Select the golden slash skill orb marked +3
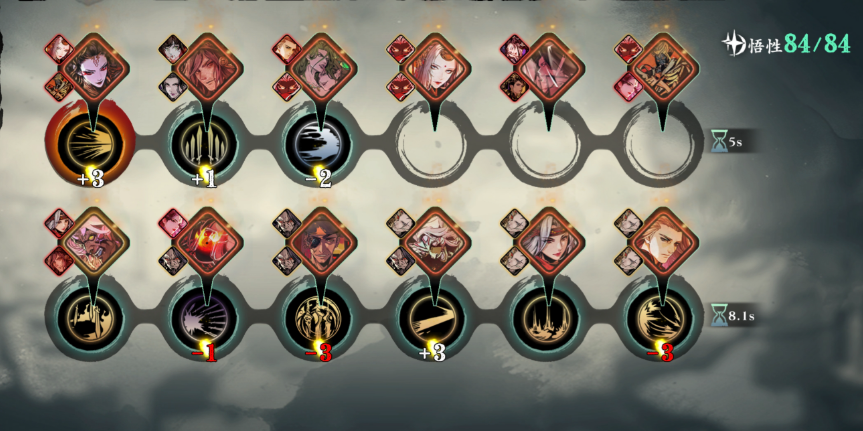Screen dimensions: 863x431 click(x=432, y=314)
